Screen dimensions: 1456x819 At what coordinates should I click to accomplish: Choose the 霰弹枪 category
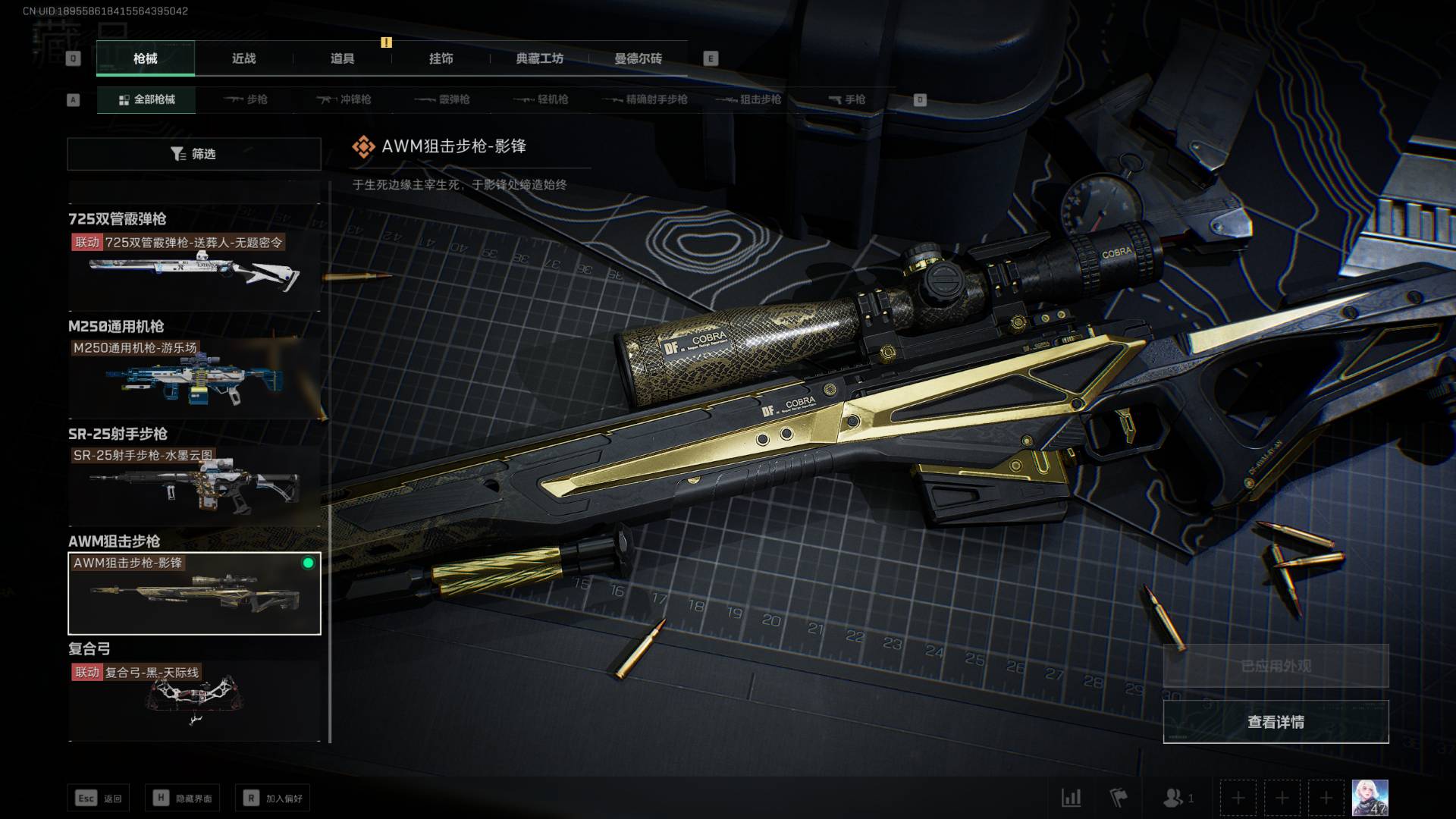443,99
